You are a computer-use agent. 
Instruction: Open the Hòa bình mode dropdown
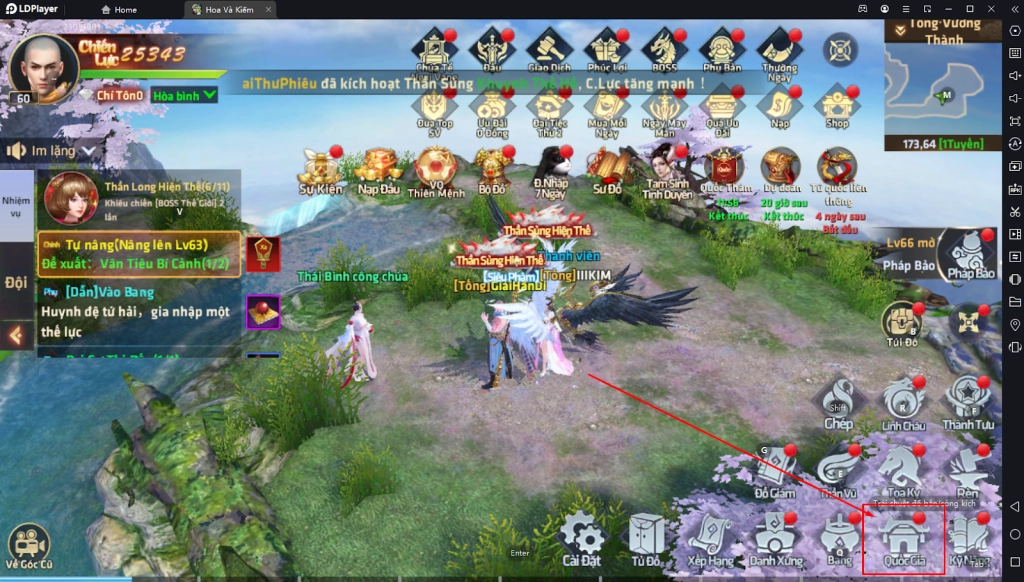click(185, 95)
